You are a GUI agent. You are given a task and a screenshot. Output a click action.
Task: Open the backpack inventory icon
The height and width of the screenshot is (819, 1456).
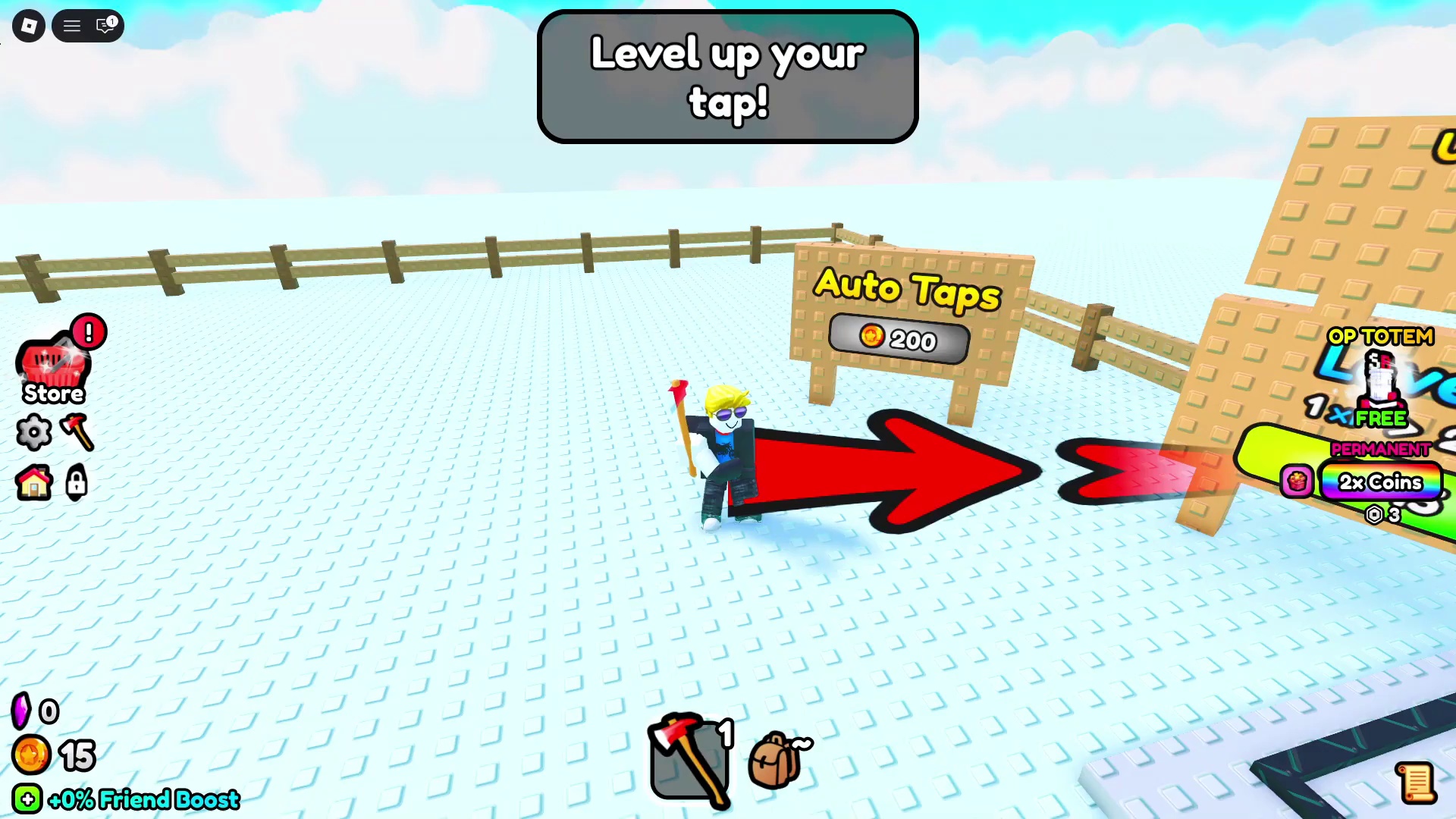(775, 758)
